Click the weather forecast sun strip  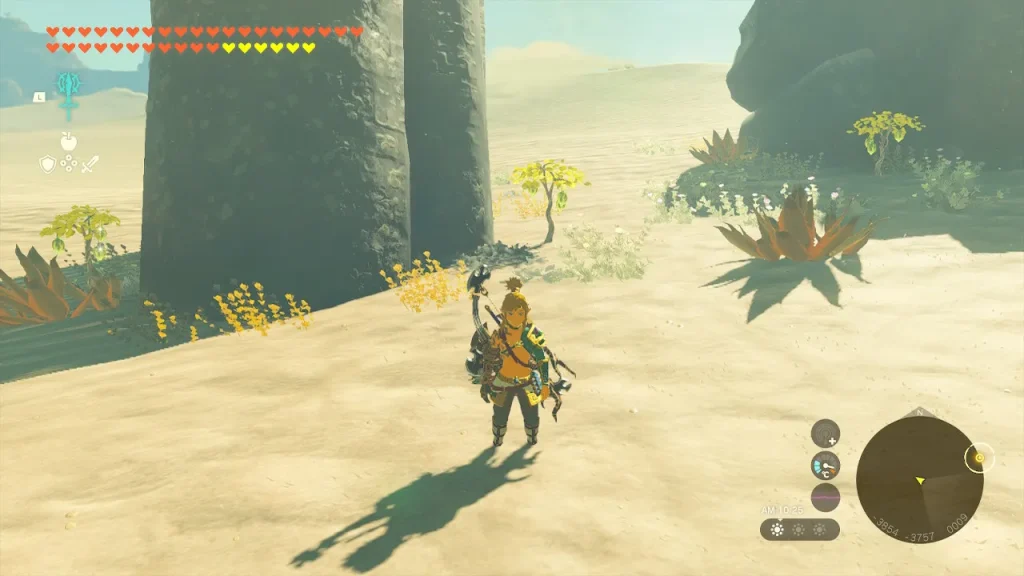(799, 529)
